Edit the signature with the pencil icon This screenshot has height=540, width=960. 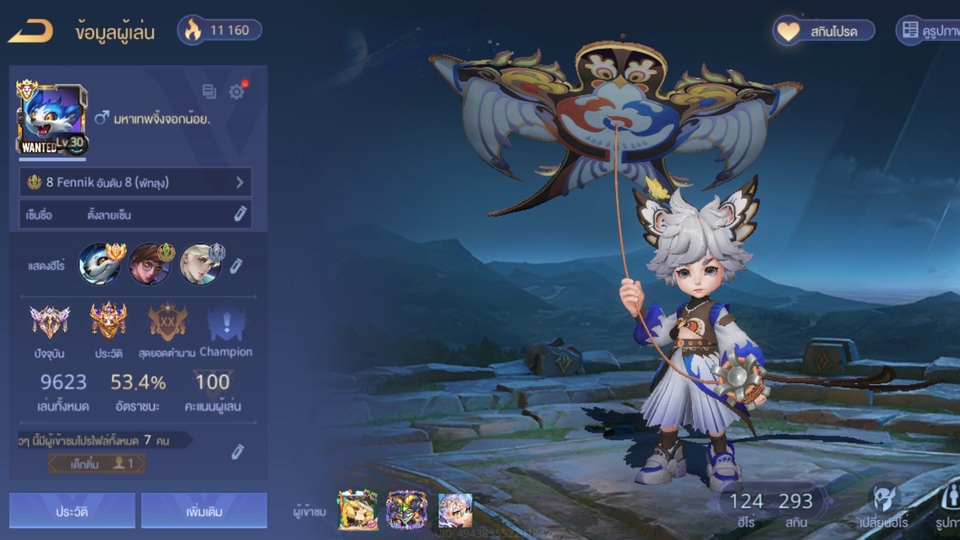240,214
